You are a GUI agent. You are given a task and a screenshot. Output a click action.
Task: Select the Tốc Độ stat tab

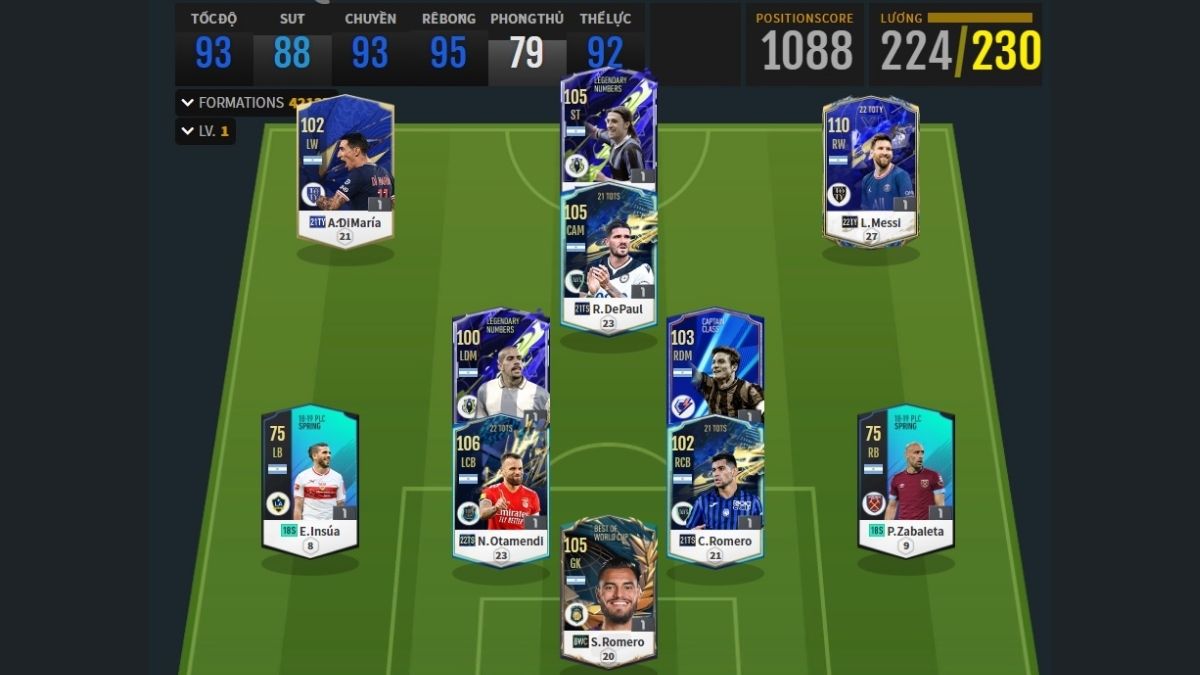click(213, 45)
